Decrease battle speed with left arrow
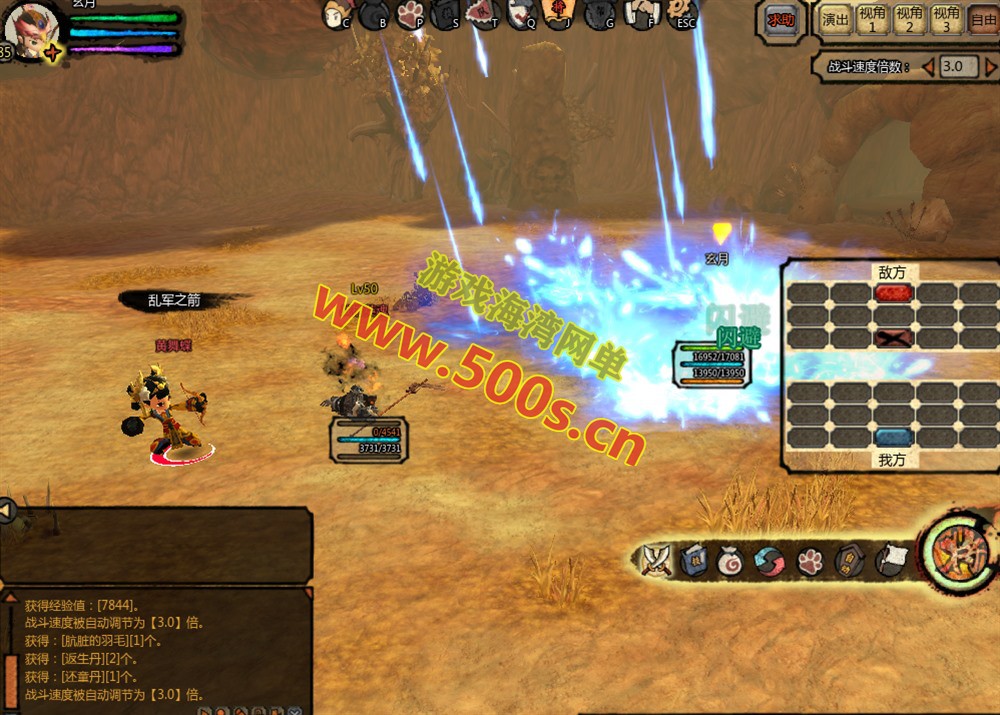 click(928, 67)
